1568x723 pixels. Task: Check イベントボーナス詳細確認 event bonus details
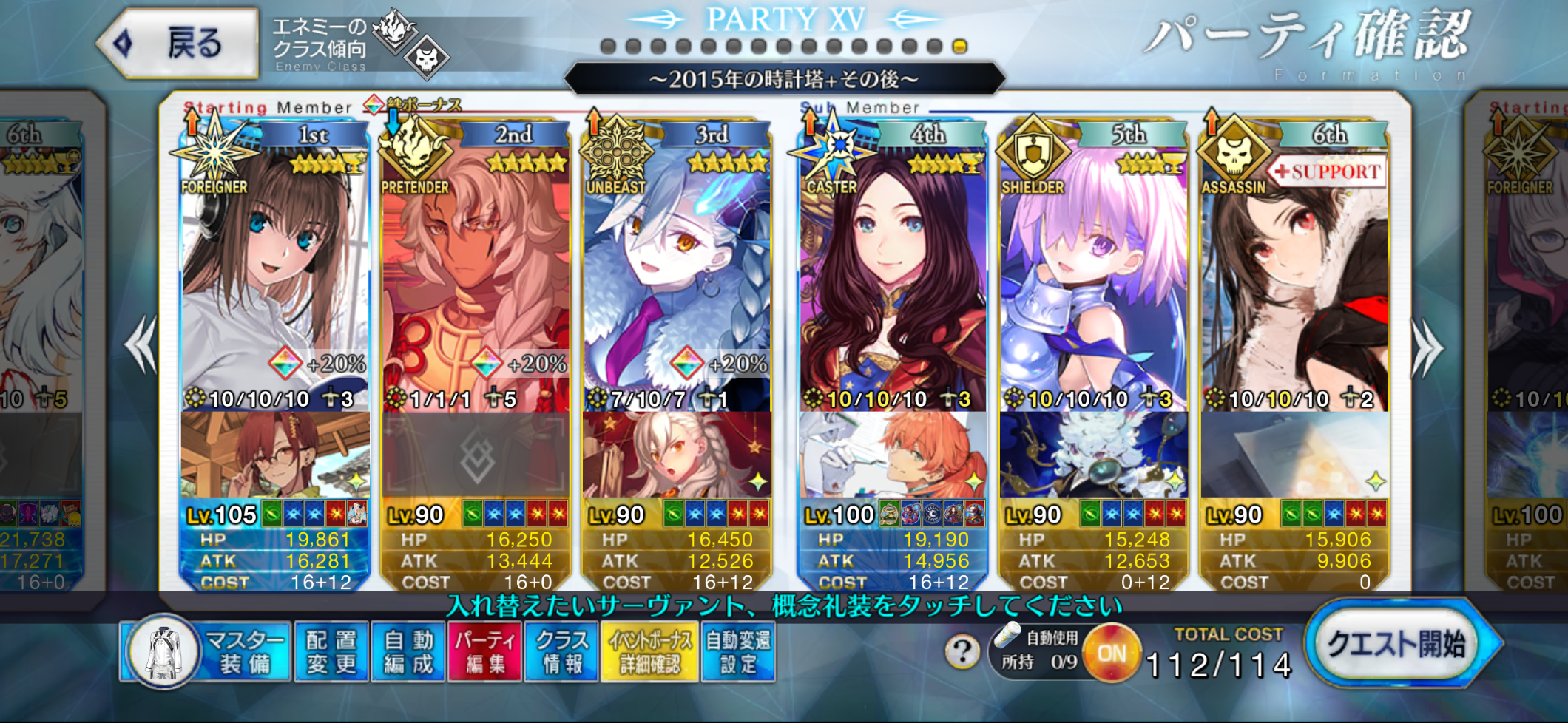pos(650,652)
